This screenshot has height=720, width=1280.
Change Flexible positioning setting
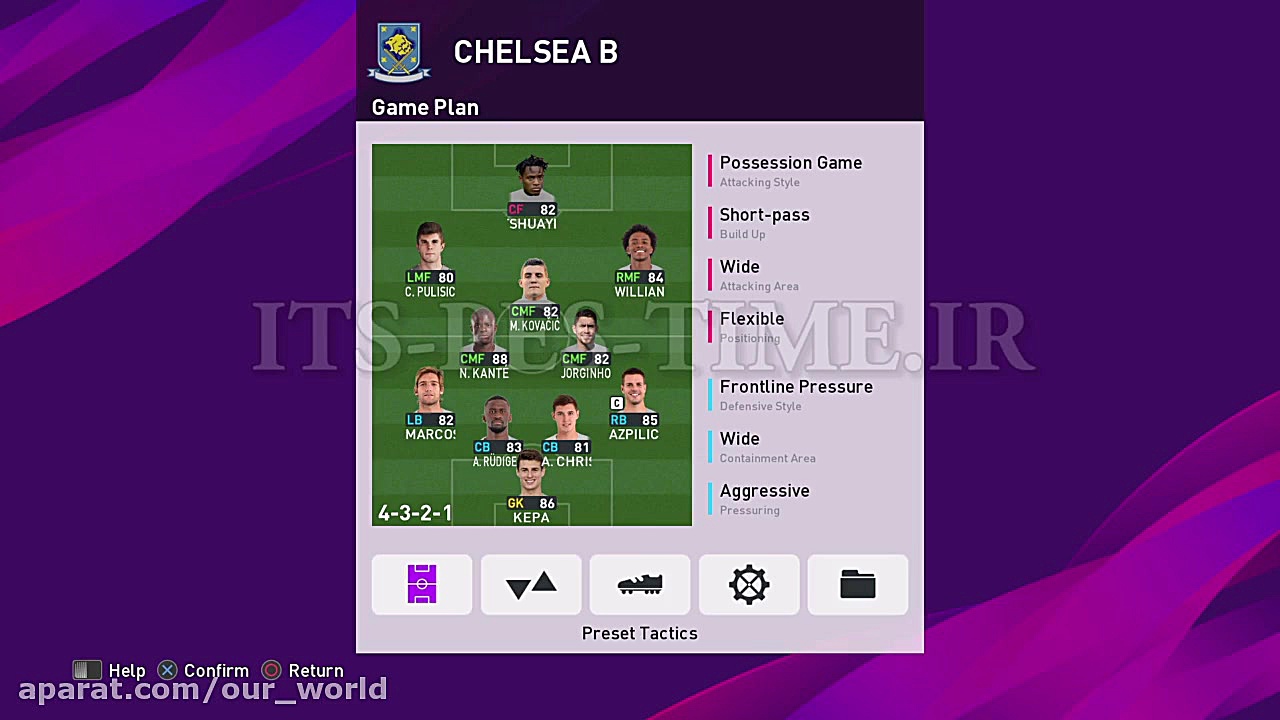[x=752, y=327]
